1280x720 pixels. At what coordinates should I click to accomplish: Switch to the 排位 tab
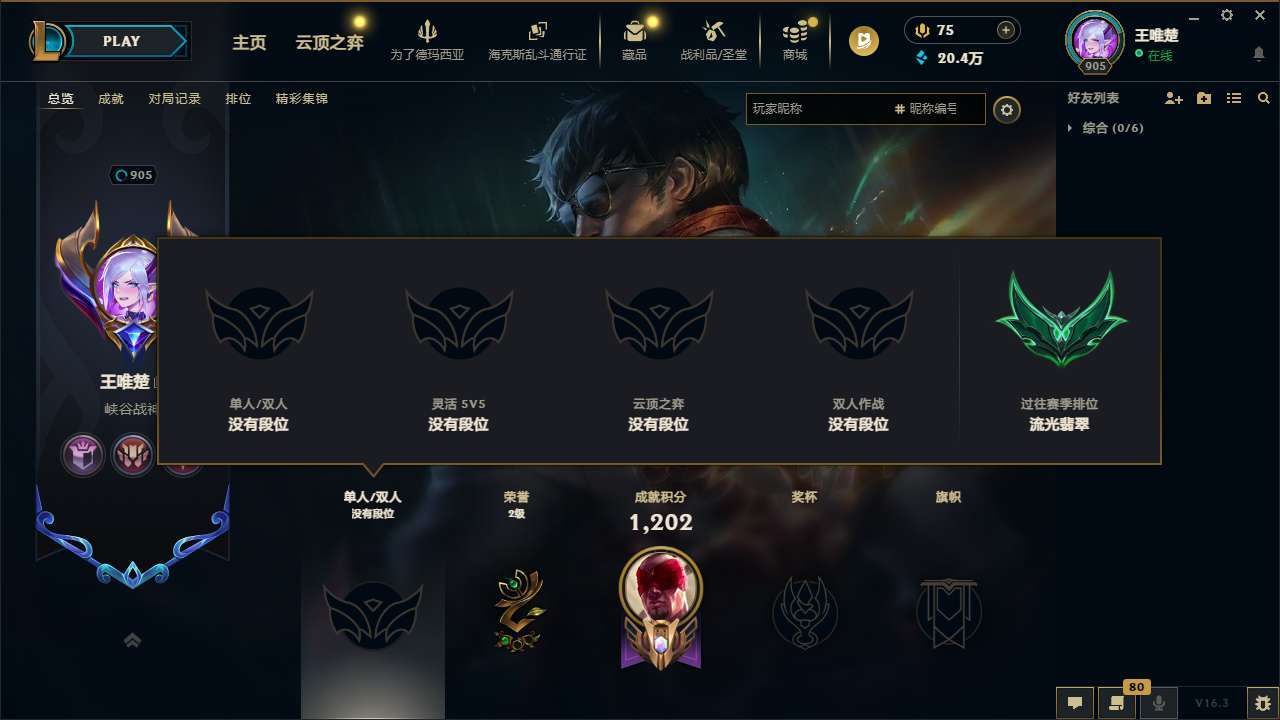pyautogui.click(x=239, y=99)
